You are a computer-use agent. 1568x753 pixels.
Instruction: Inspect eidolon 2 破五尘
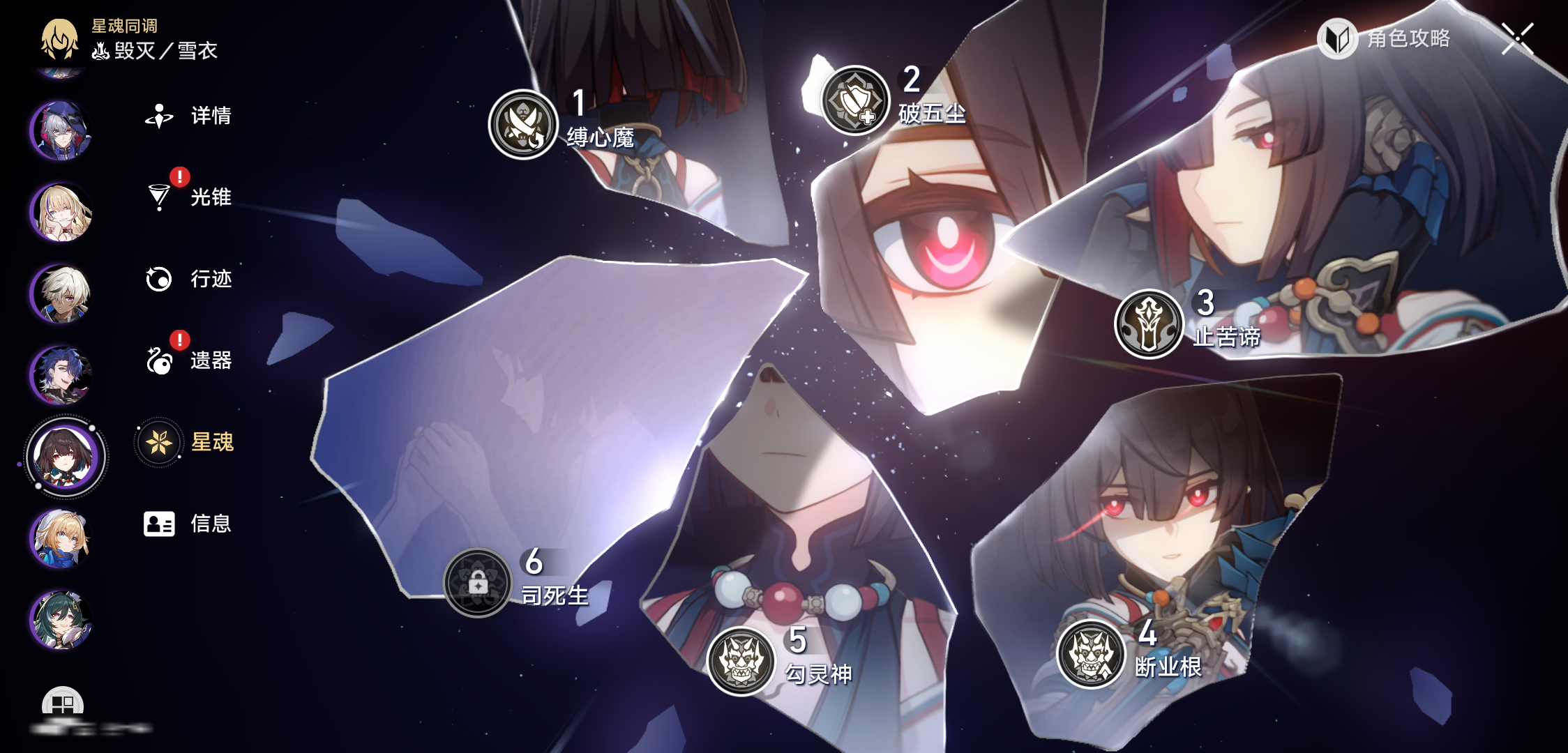click(x=855, y=100)
